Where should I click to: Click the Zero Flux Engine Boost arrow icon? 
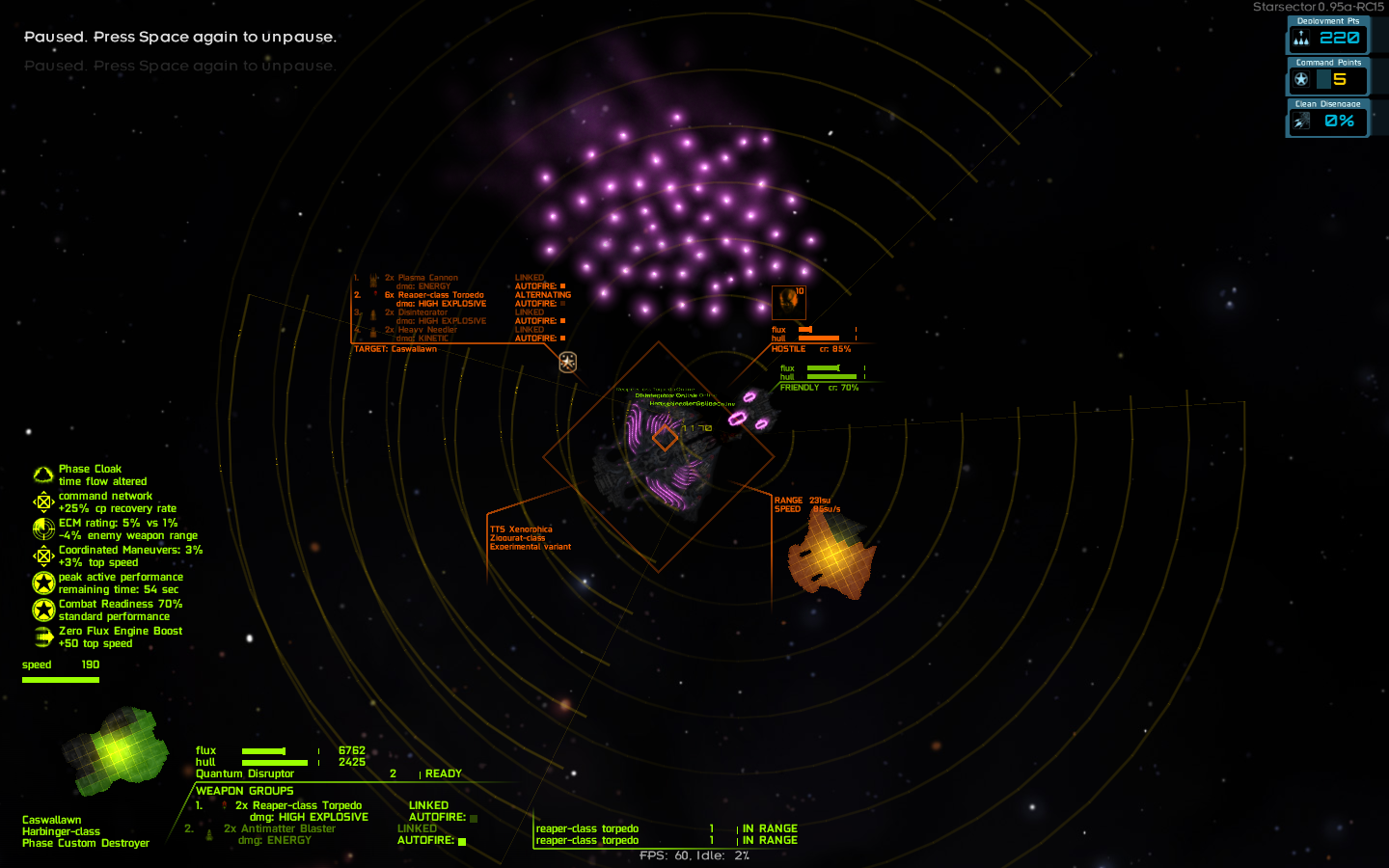[x=43, y=637]
